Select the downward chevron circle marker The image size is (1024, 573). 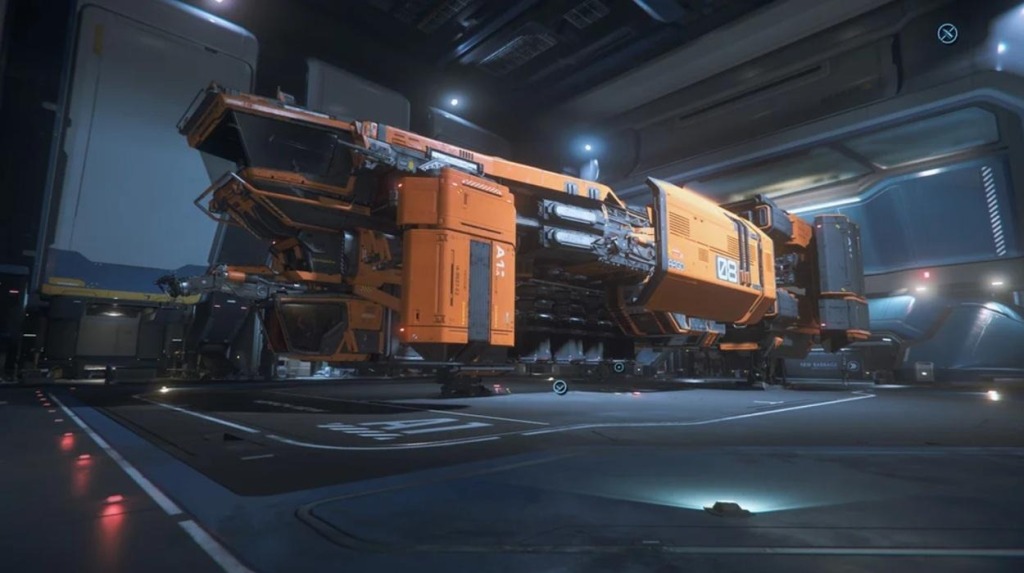pyautogui.click(x=560, y=387)
